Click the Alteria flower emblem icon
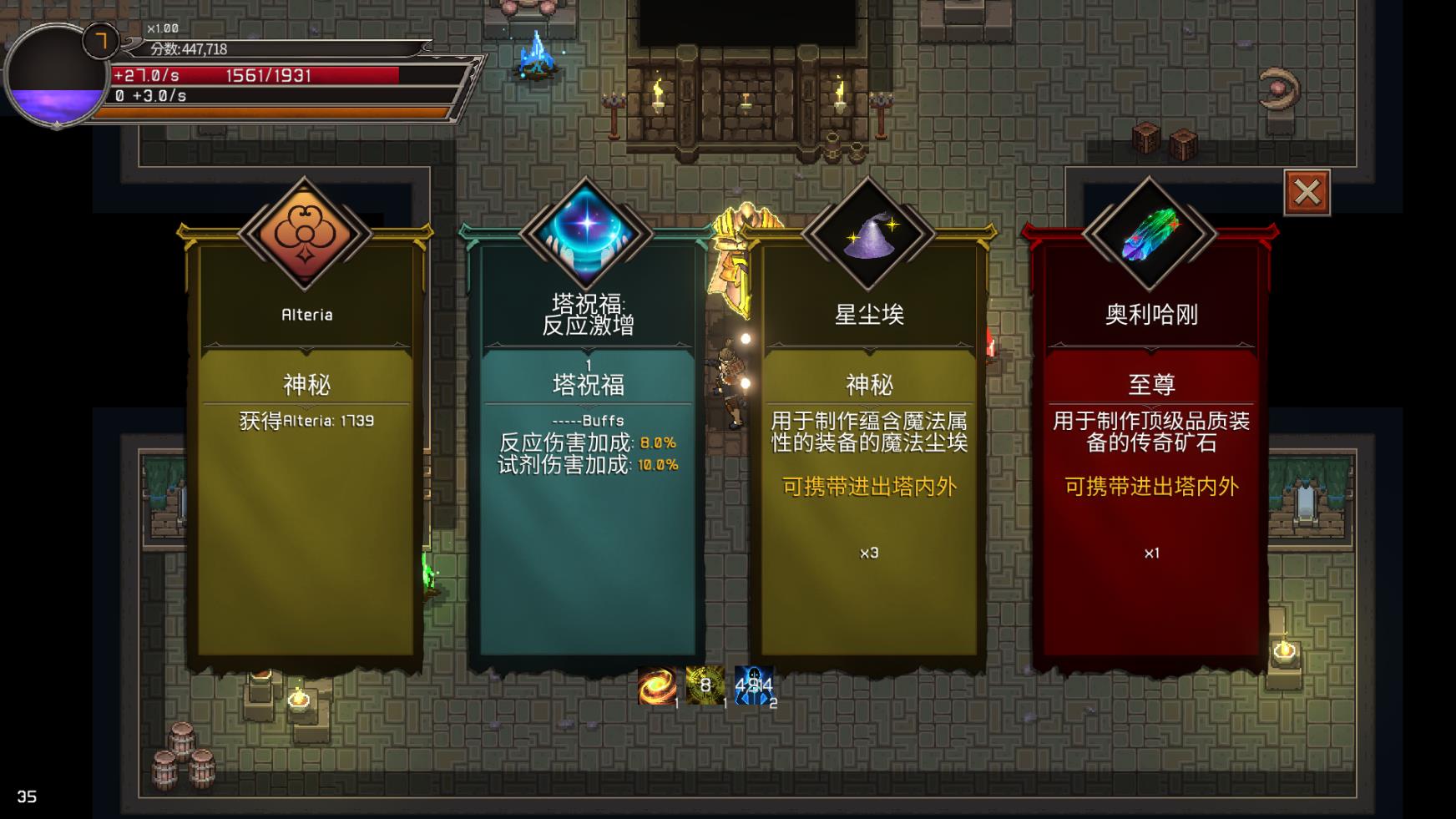1456x819 pixels. point(304,234)
